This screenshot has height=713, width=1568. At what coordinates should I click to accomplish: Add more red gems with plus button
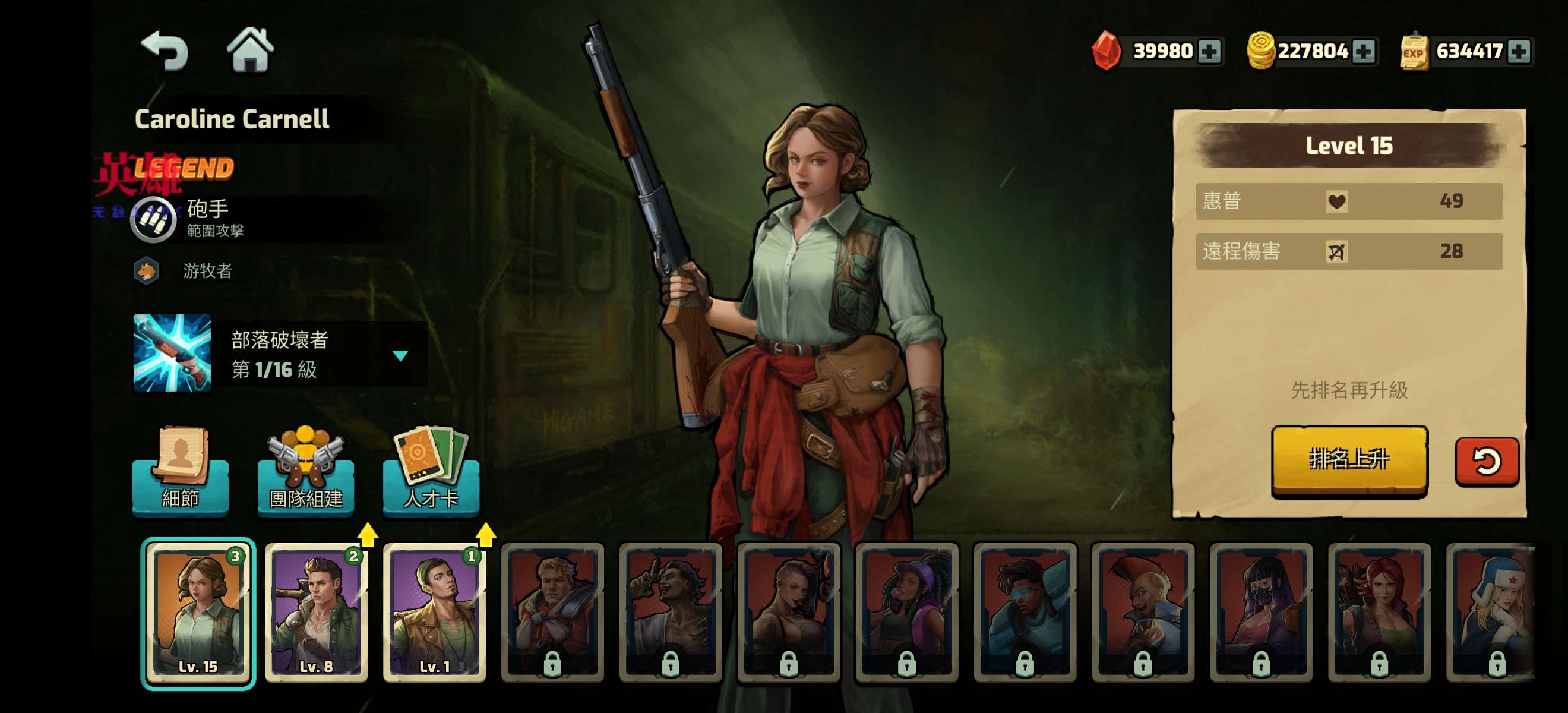click(x=1209, y=51)
